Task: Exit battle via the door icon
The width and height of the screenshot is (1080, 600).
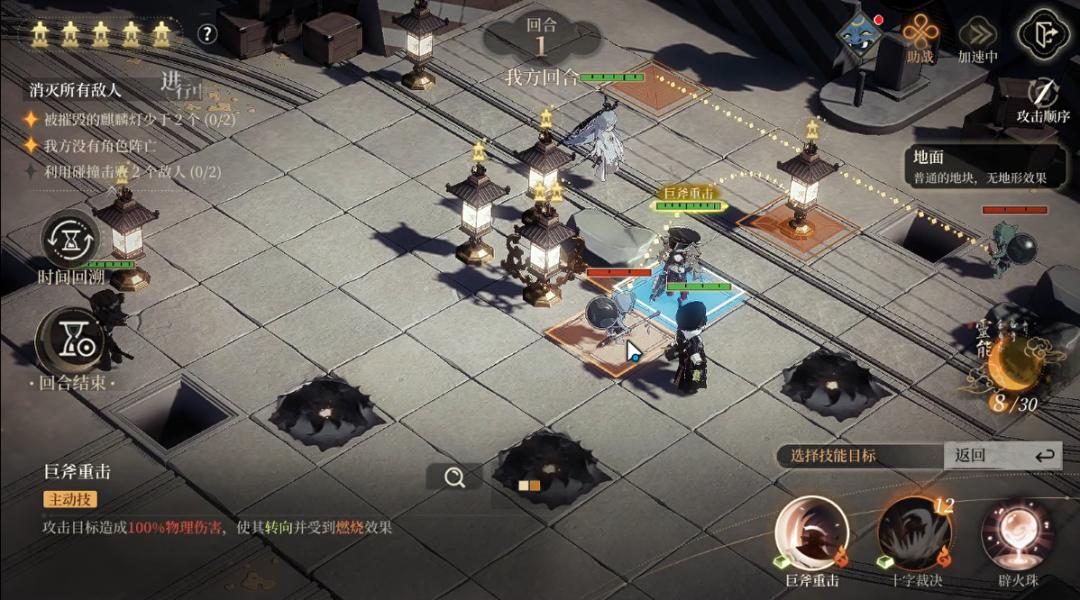Action: pyautogui.click(x=1043, y=34)
